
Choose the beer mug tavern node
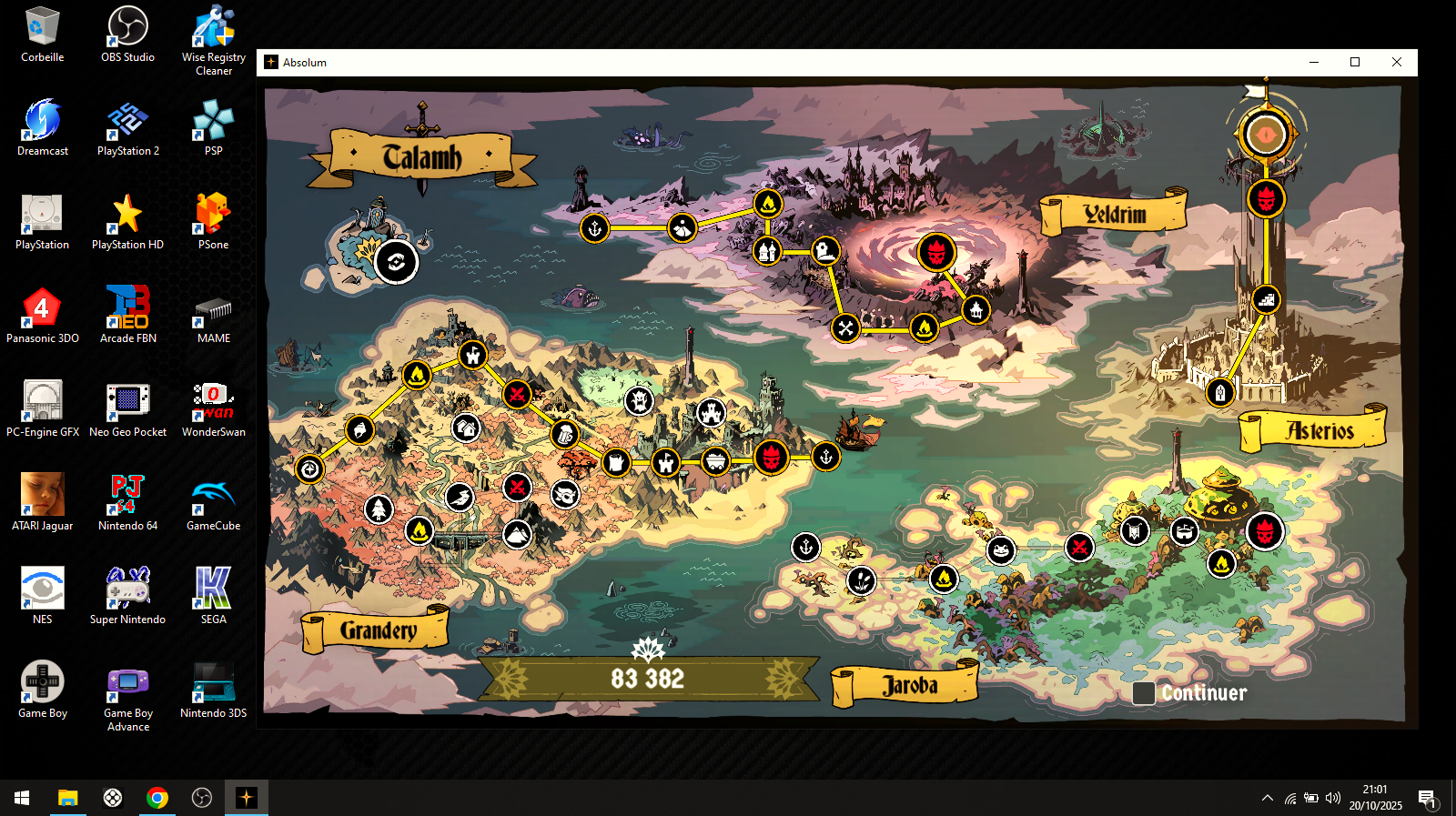(x=565, y=434)
